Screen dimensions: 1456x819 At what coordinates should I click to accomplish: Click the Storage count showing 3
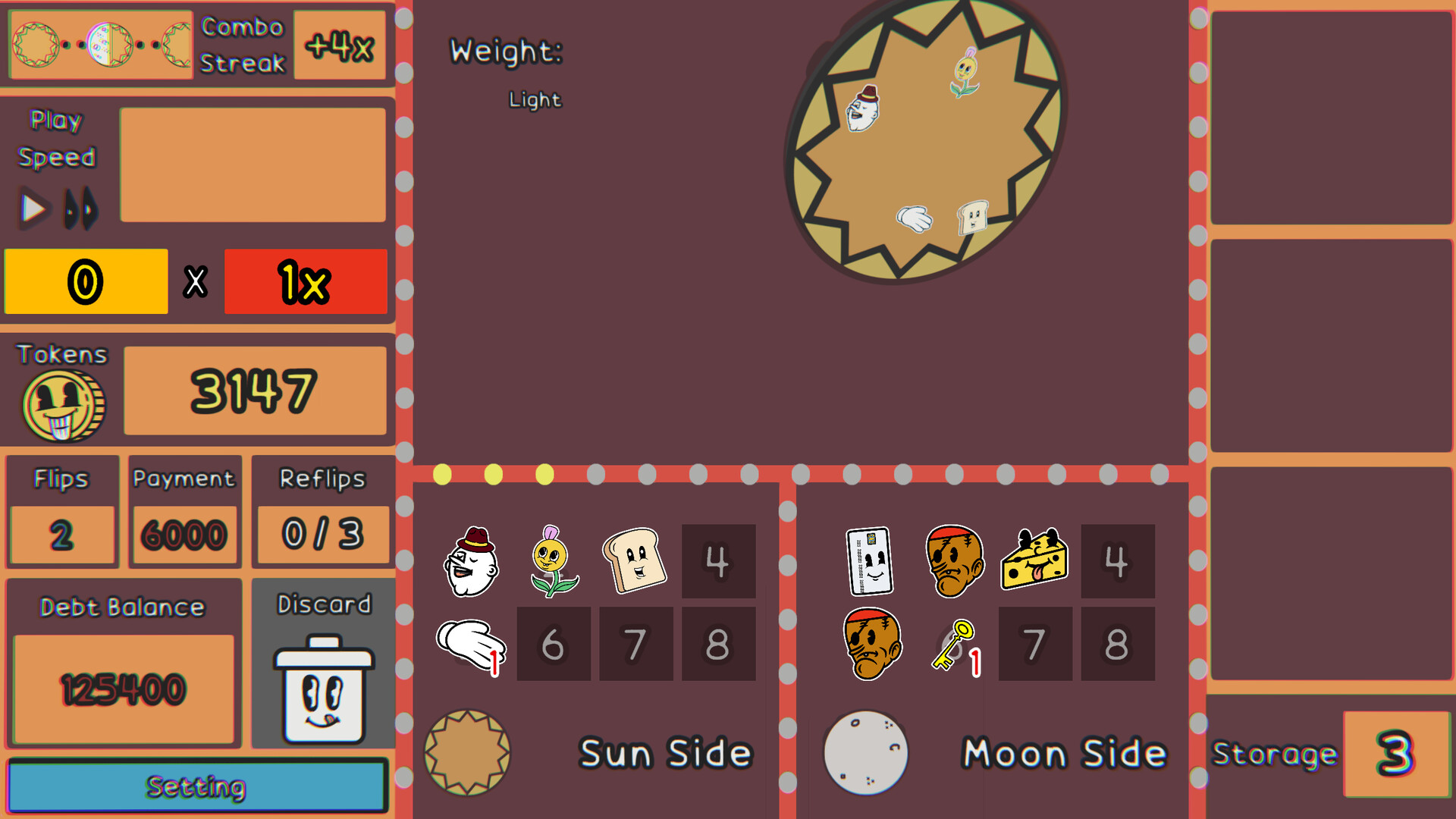(1395, 752)
